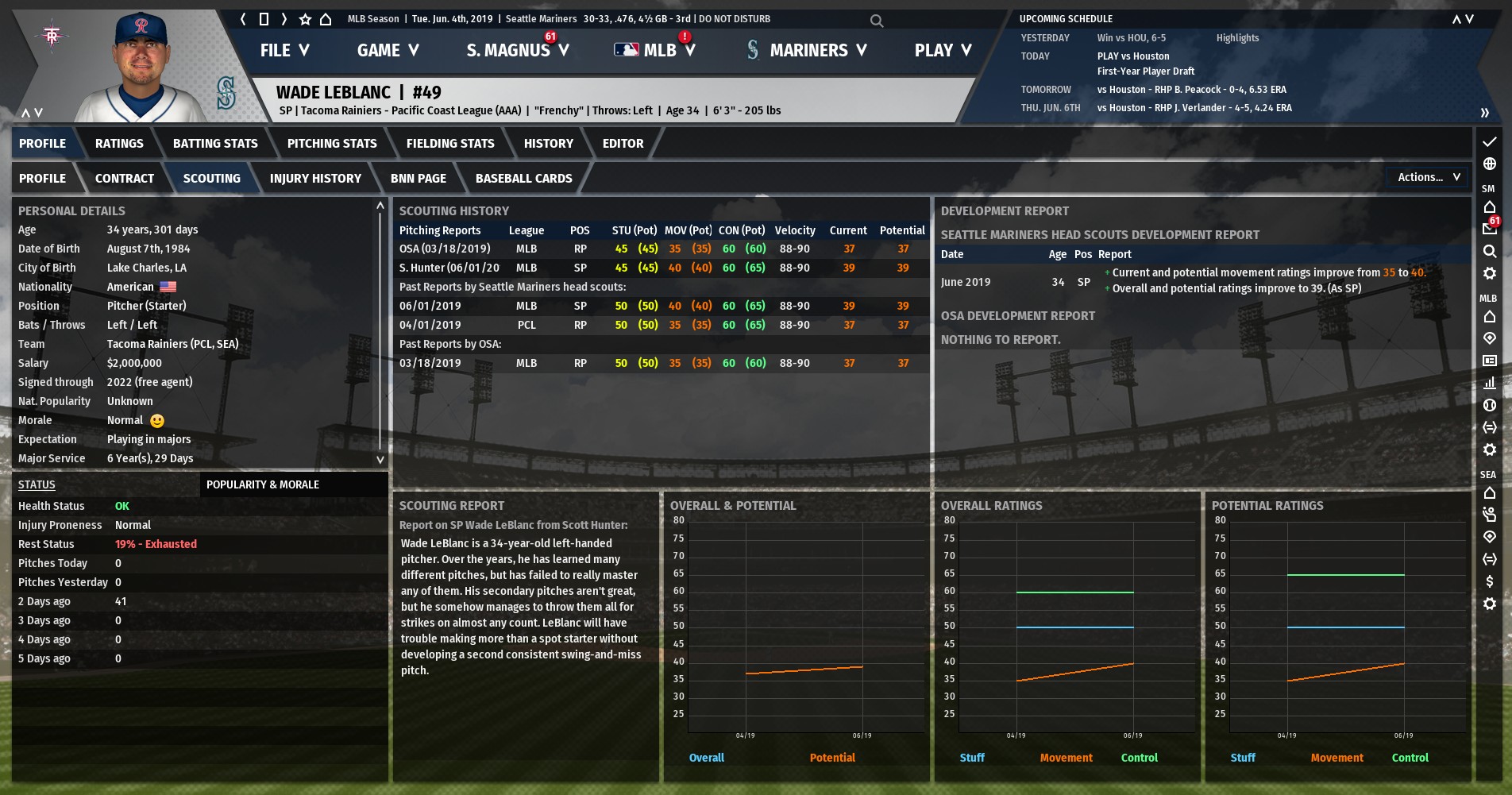
Task: Open the INJURY HISTORY sub-tab
Action: pos(315,179)
